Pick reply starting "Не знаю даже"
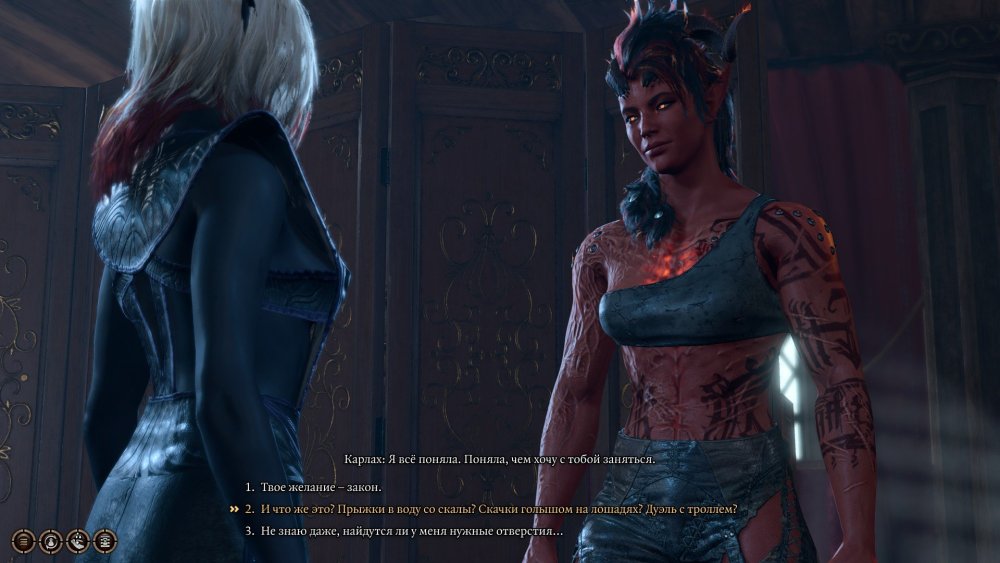The image size is (1000, 563). click(x=410, y=531)
